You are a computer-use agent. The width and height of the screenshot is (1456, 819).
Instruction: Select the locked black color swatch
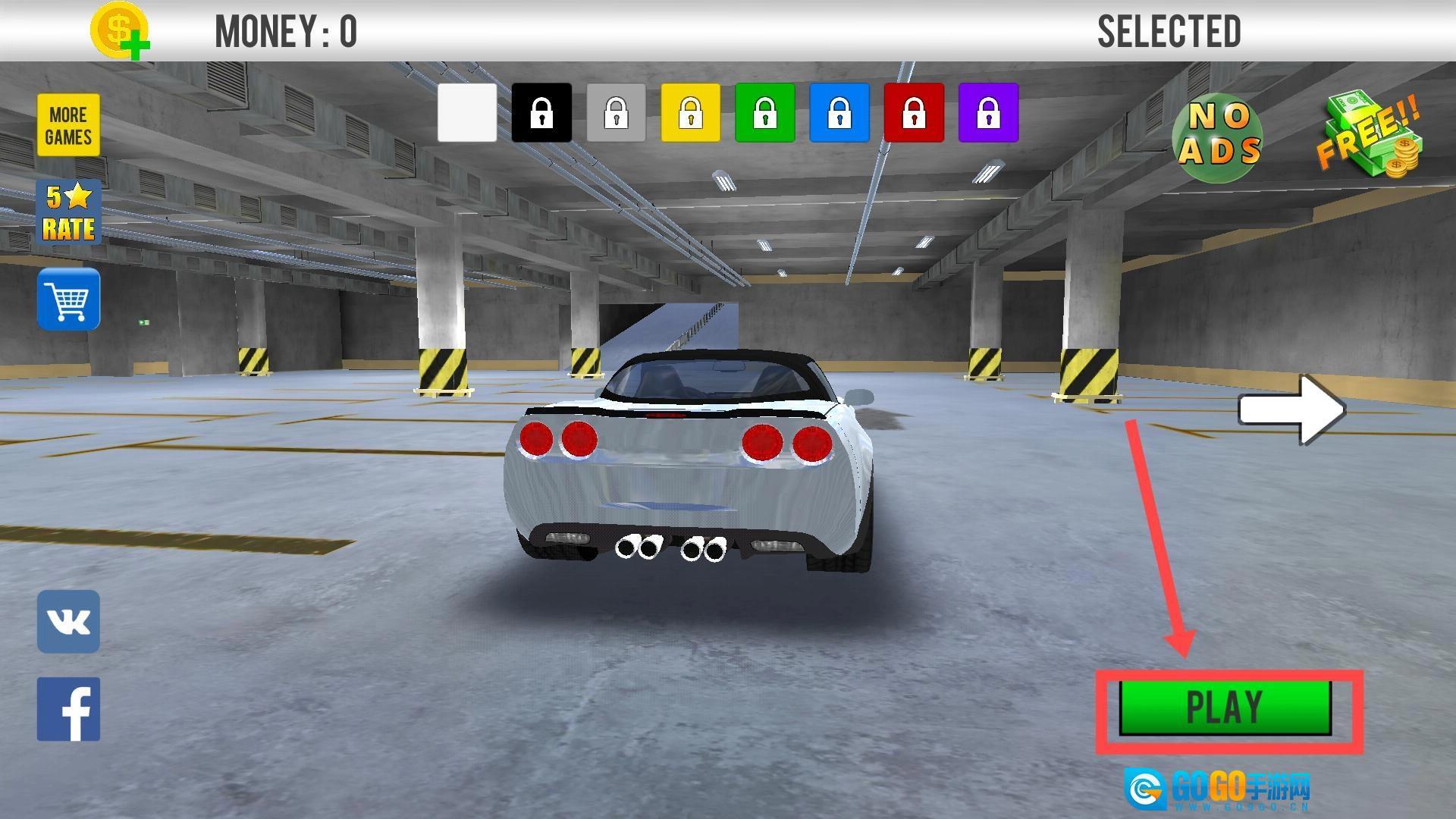(541, 113)
